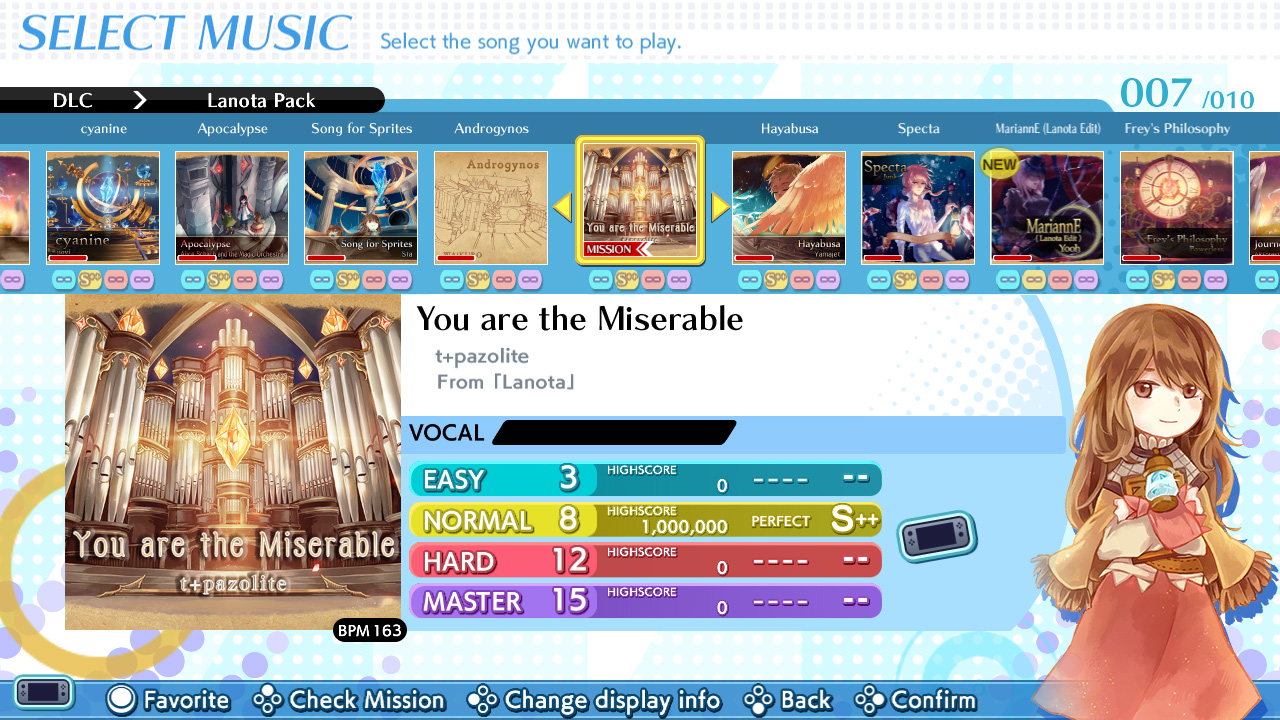The image size is (1280, 720).
Task: Click the Back icon
Action: (x=757, y=700)
